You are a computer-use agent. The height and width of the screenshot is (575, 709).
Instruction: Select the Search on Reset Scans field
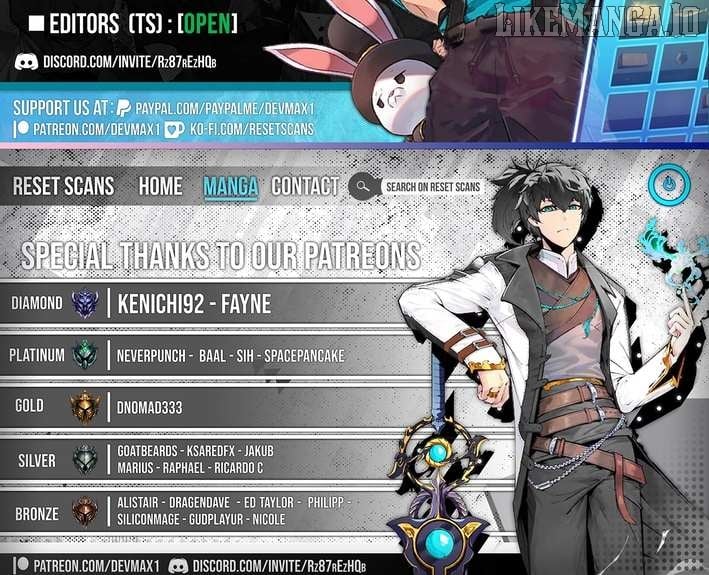[432, 187]
